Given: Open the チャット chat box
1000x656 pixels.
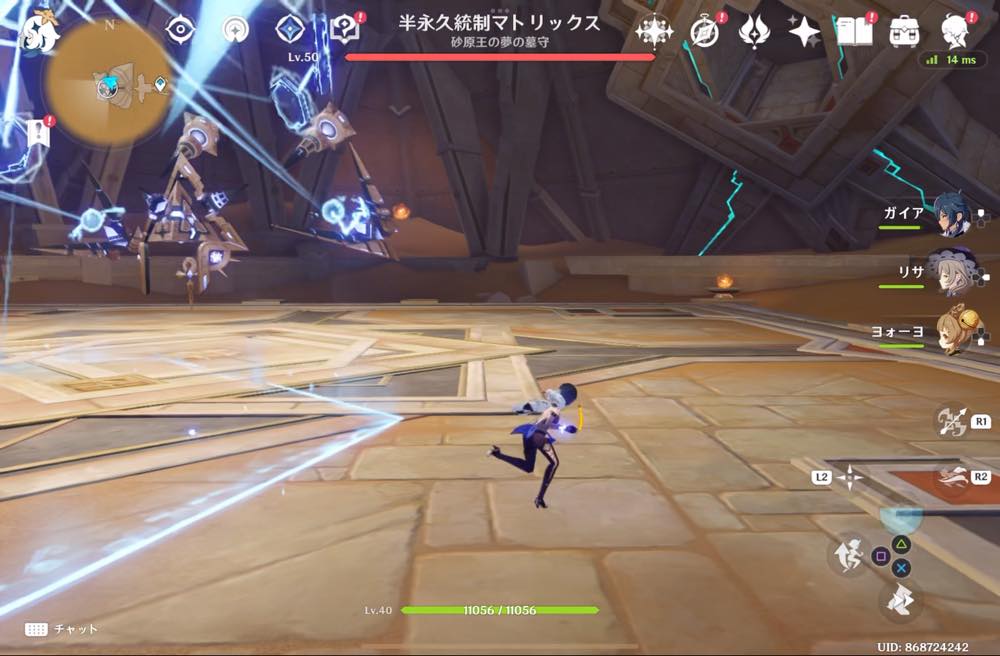Looking at the screenshot, I should point(62,629).
